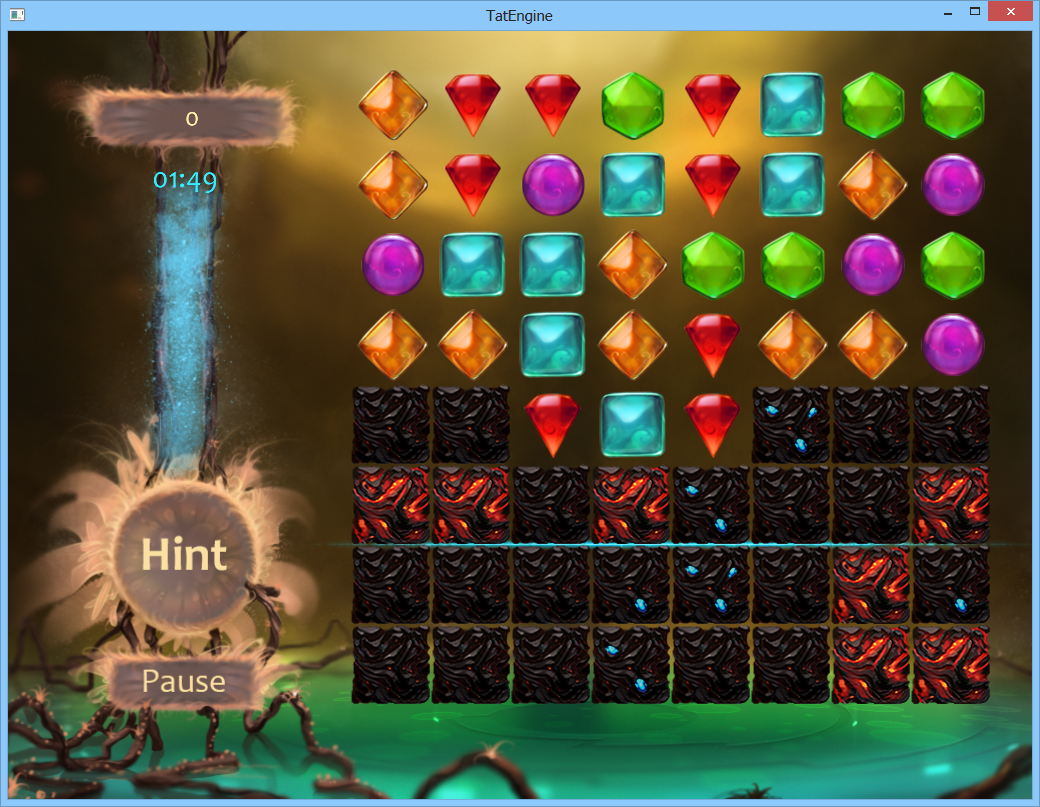Pick the cyan gem between two orange gems

coord(553,344)
